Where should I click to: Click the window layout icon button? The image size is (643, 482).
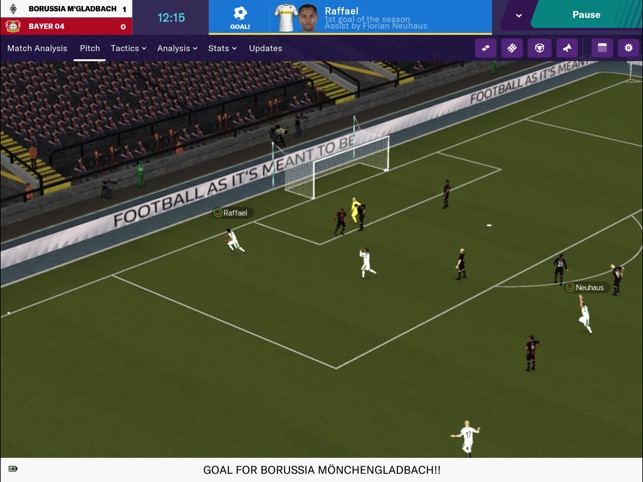[602, 48]
